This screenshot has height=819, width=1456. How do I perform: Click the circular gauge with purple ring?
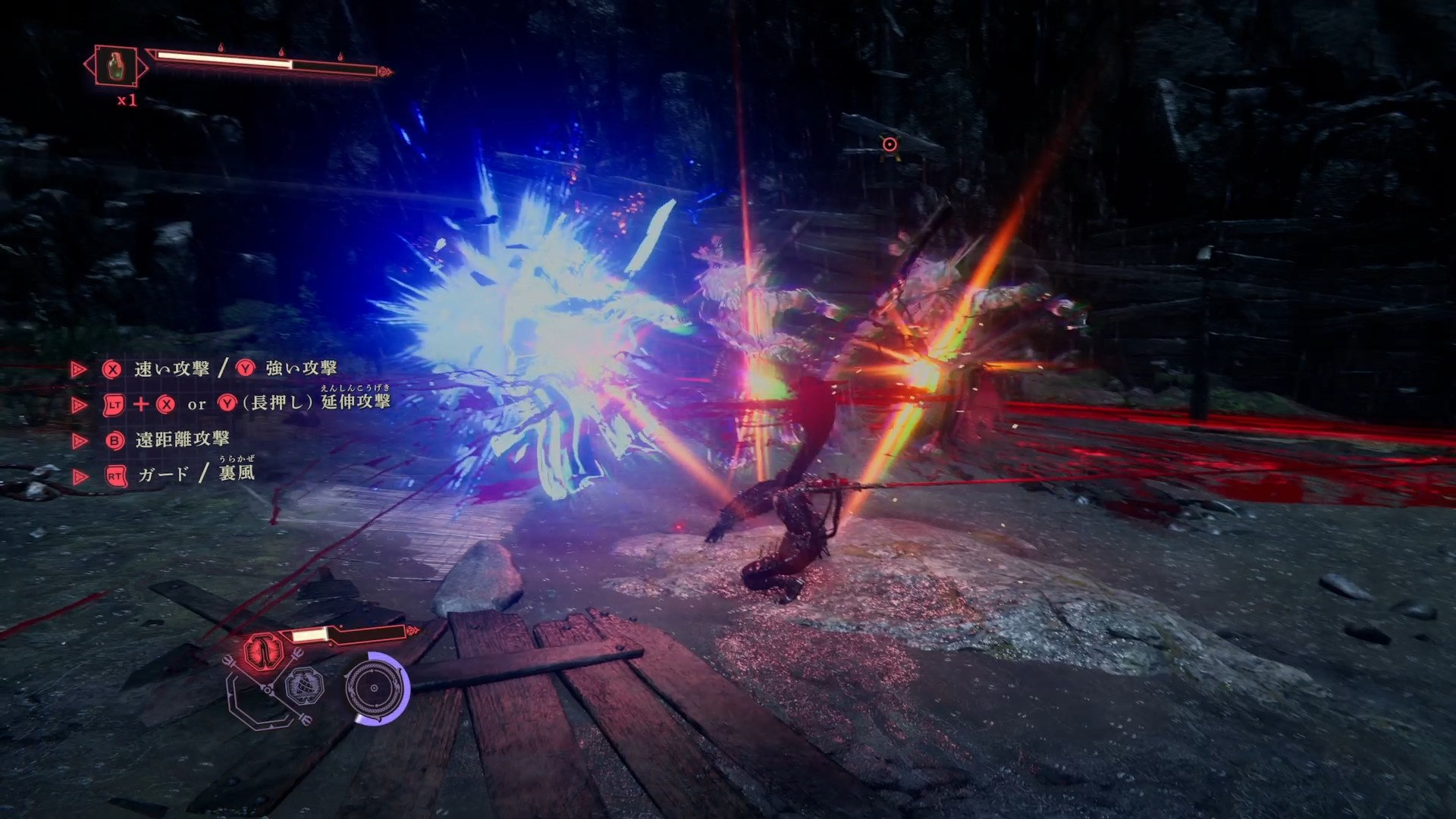375,689
